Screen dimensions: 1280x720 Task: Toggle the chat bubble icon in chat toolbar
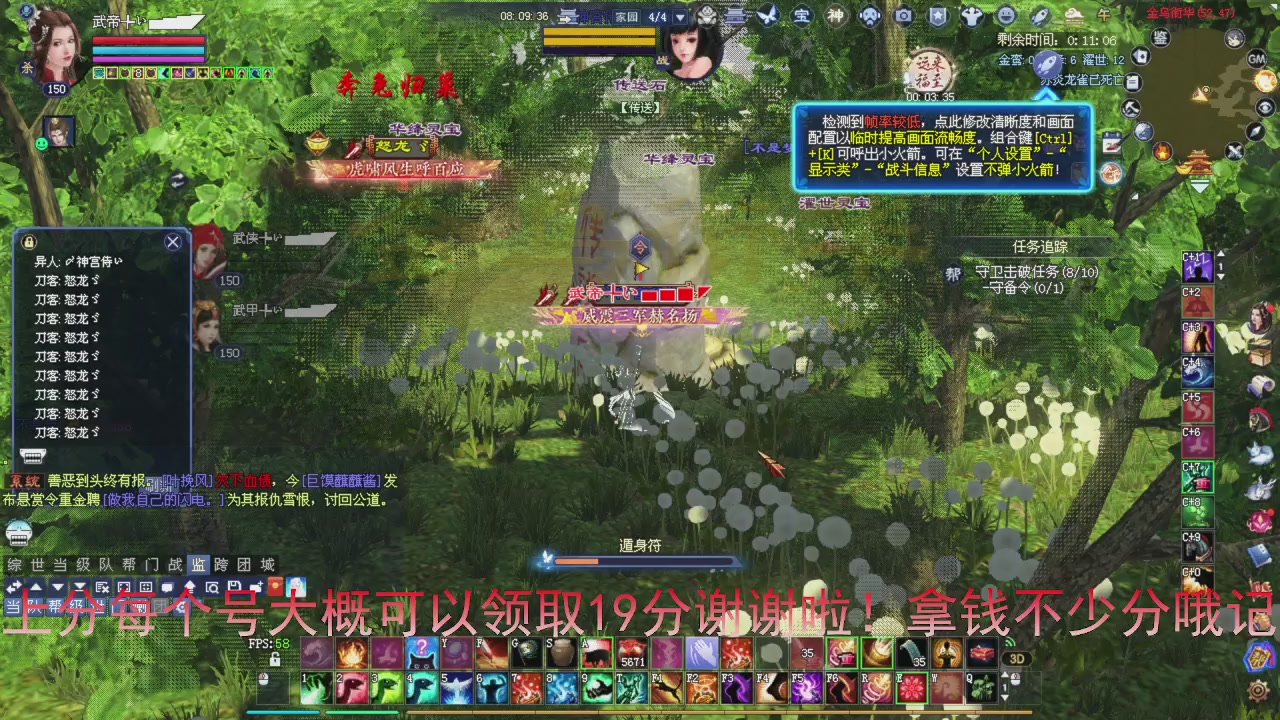point(167,586)
